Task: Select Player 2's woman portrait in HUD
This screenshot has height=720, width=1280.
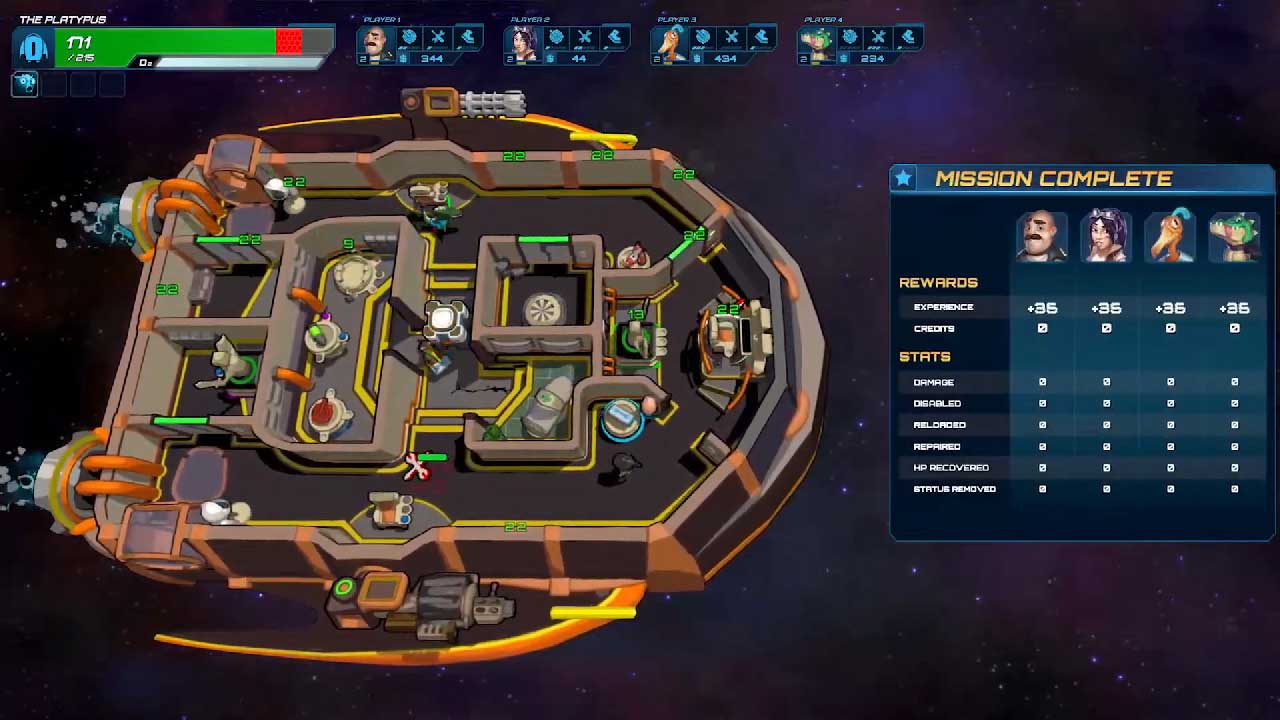Action: pos(520,42)
